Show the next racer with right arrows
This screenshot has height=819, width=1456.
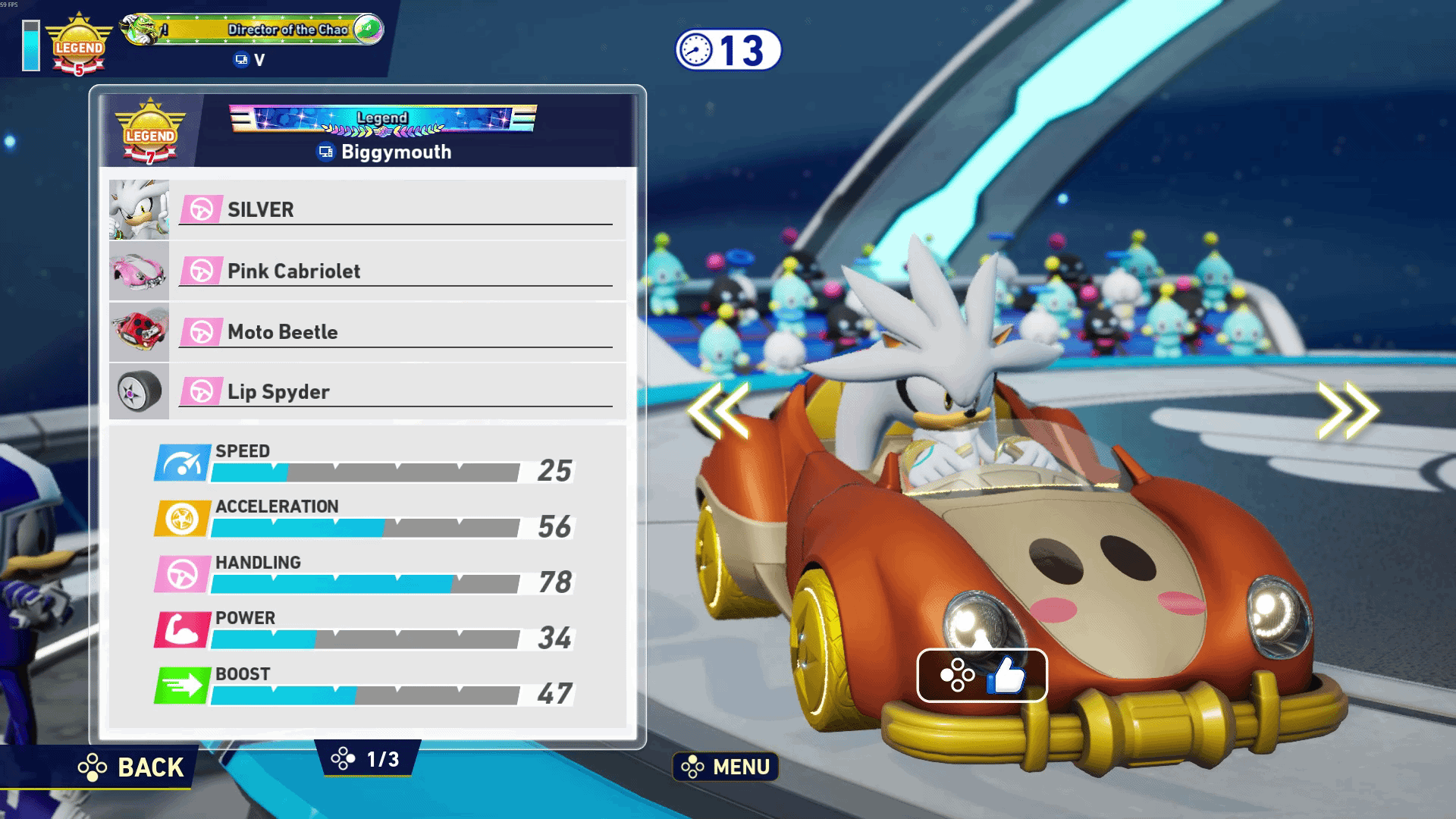click(x=1348, y=410)
